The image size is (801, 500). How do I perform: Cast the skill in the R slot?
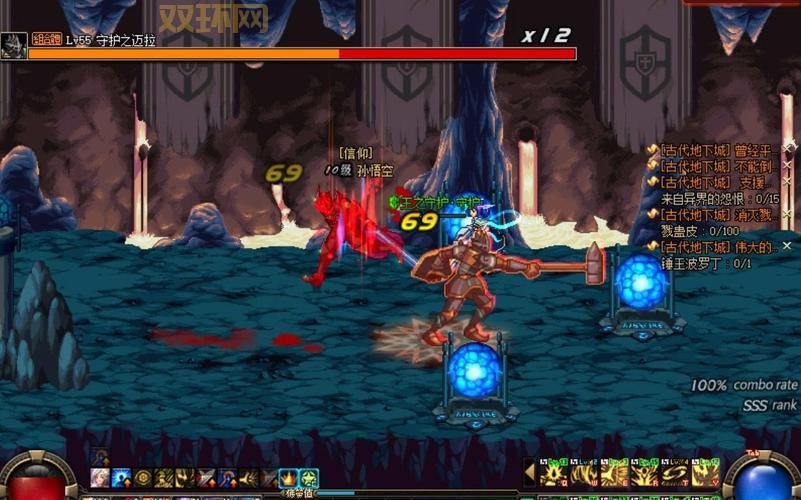point(643,475)
